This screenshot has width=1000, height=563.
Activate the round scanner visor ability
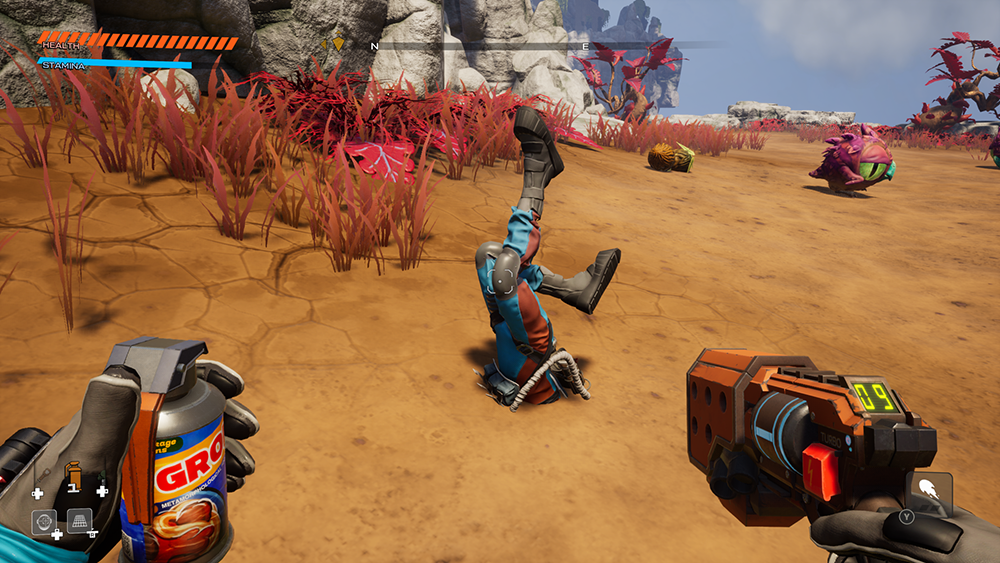coord(44,521)
